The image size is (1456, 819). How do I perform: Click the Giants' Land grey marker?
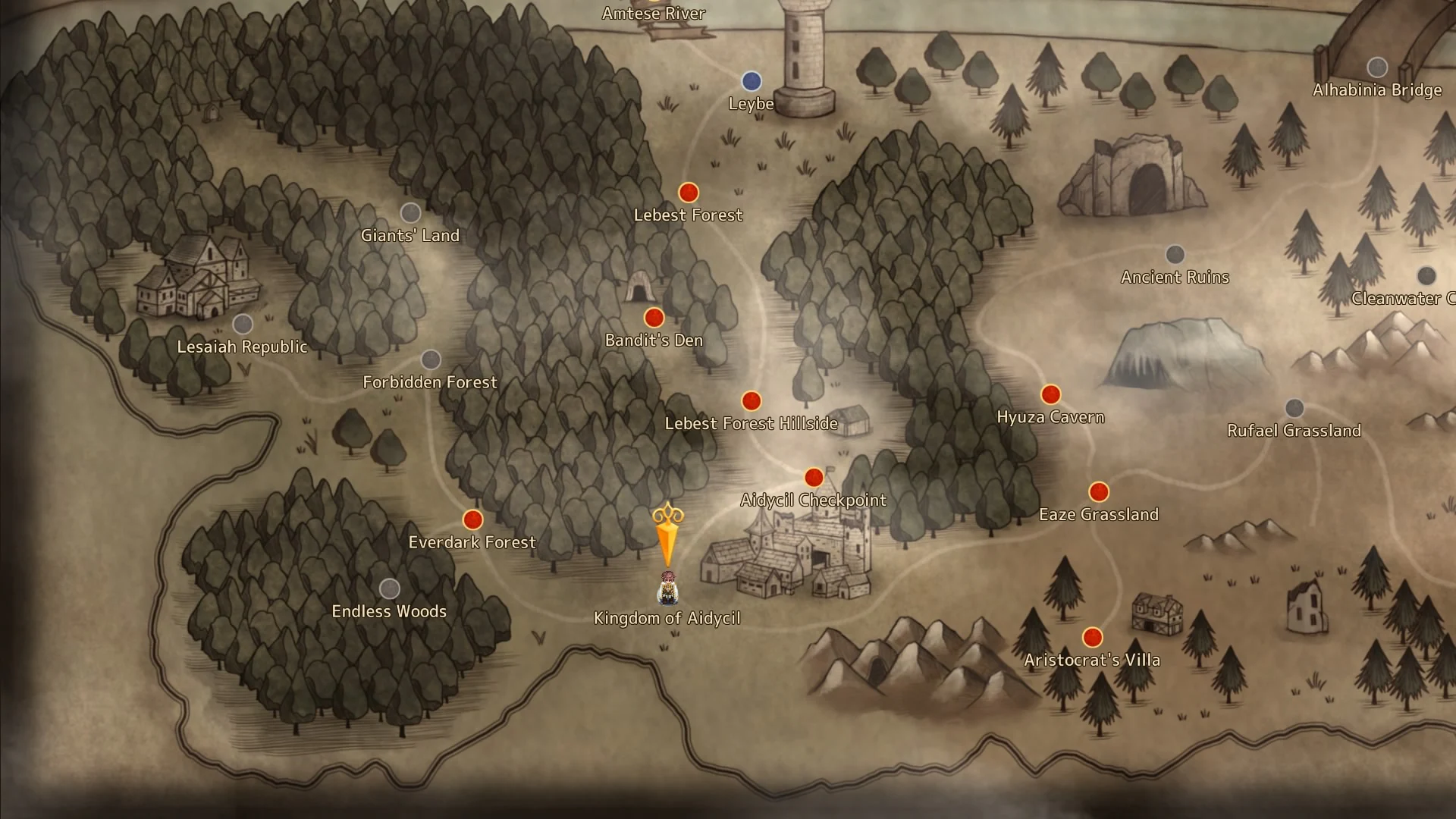[410, 213]
